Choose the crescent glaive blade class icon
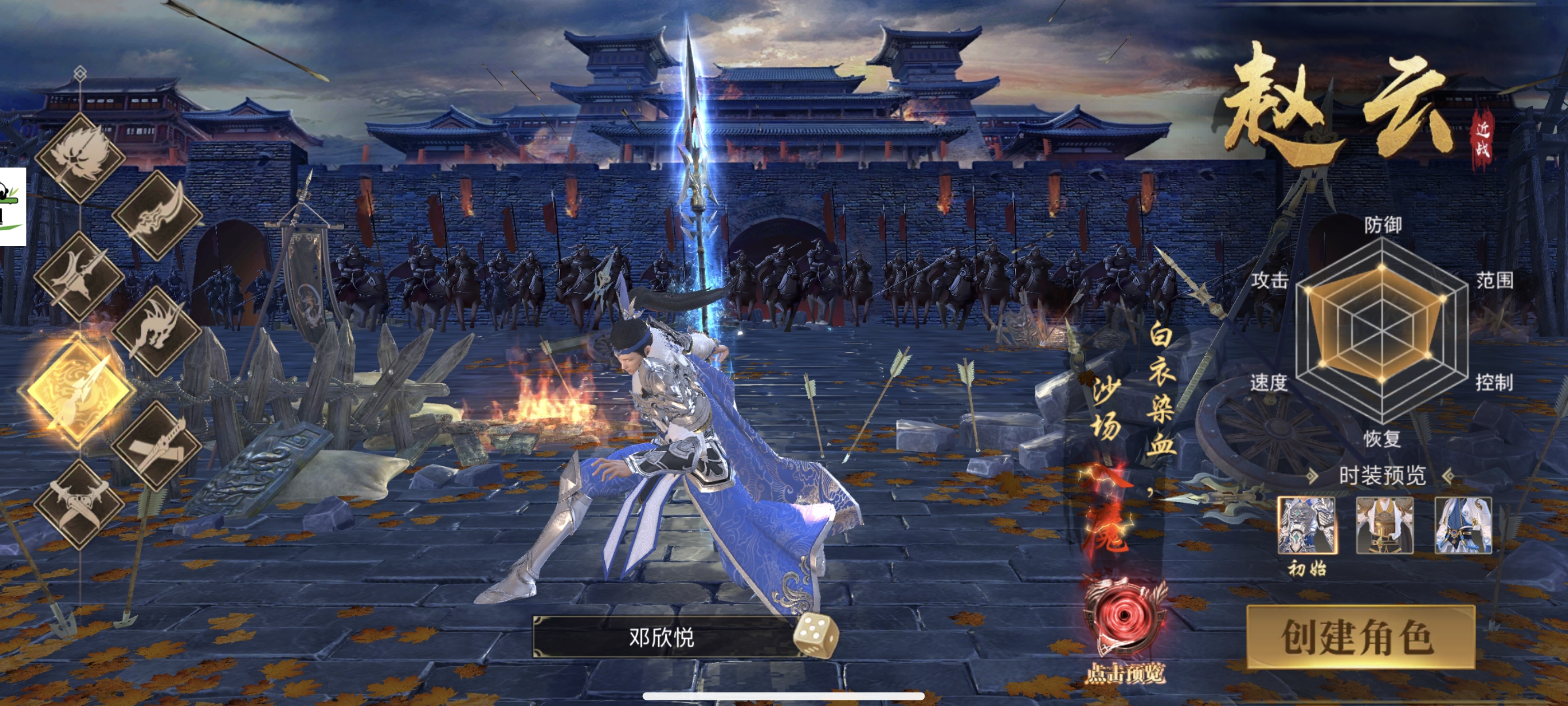The width and height of the screenshot is (1568, 706). tap(157, 215)
